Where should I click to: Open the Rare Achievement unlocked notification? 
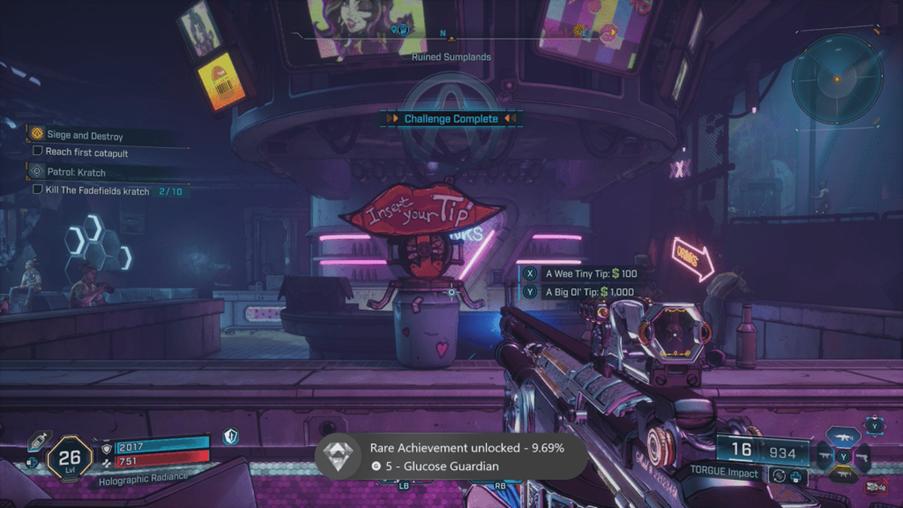tap(450, 457)
